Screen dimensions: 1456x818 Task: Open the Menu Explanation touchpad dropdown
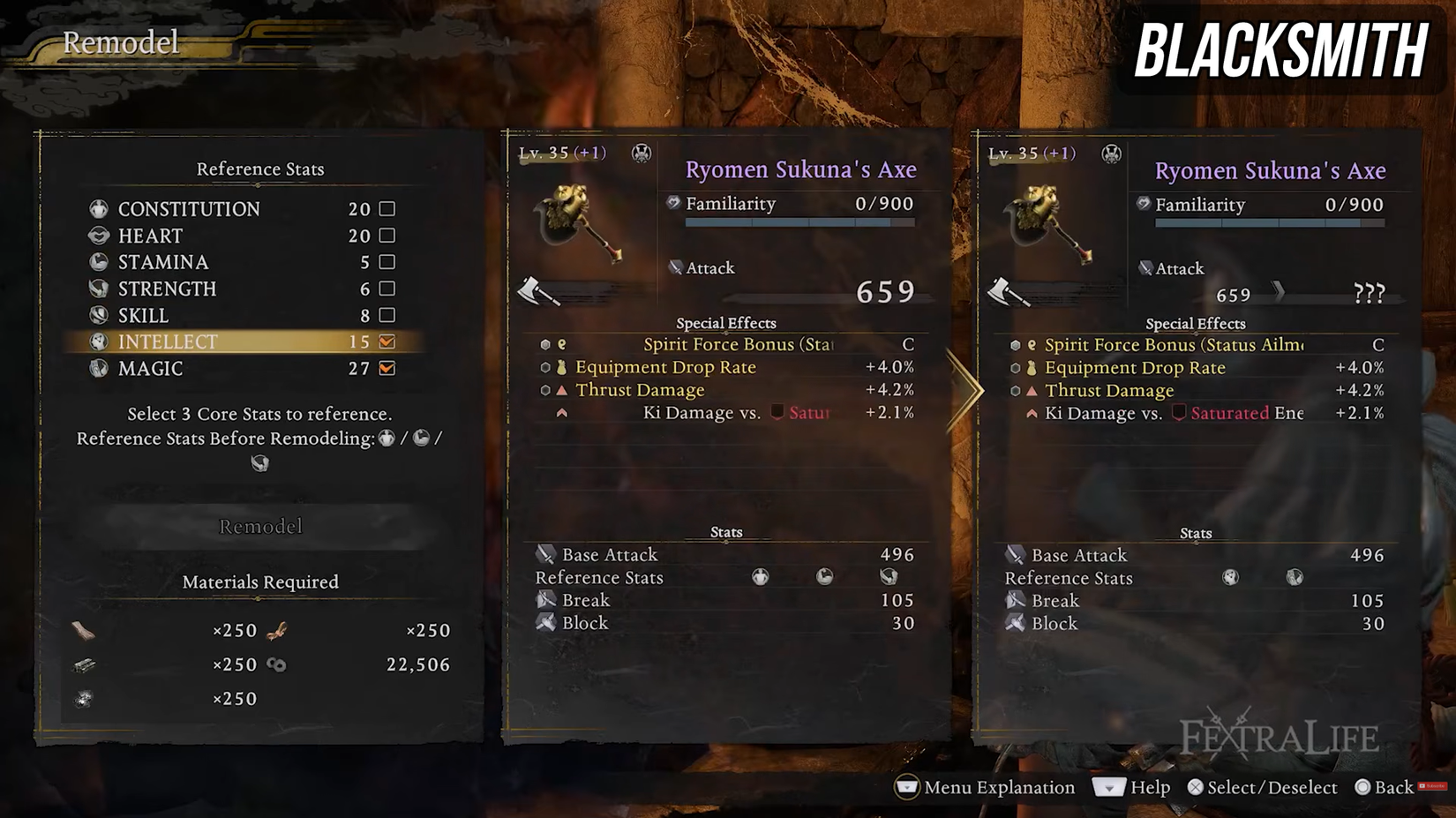coord(907,788)
